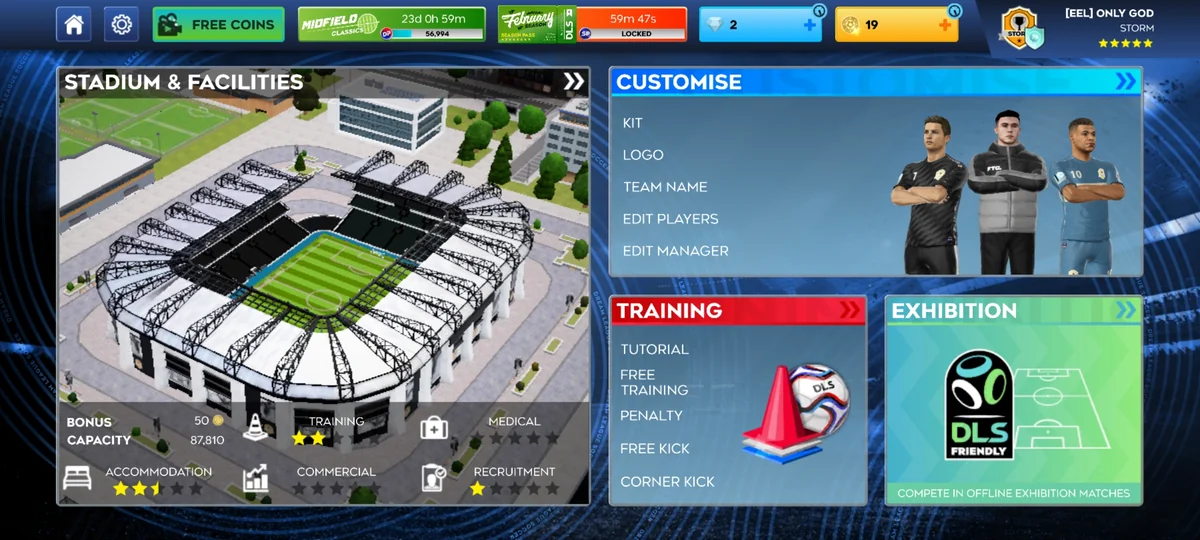Add more diamonds with the plus

(810, 25)
